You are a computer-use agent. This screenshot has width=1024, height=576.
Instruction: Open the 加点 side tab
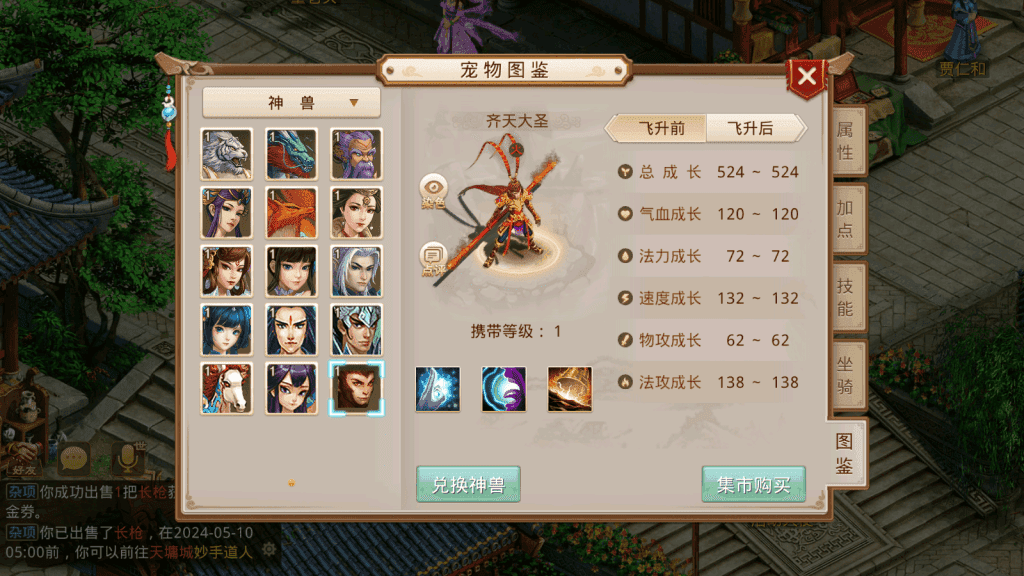click(x=845, y=219)
